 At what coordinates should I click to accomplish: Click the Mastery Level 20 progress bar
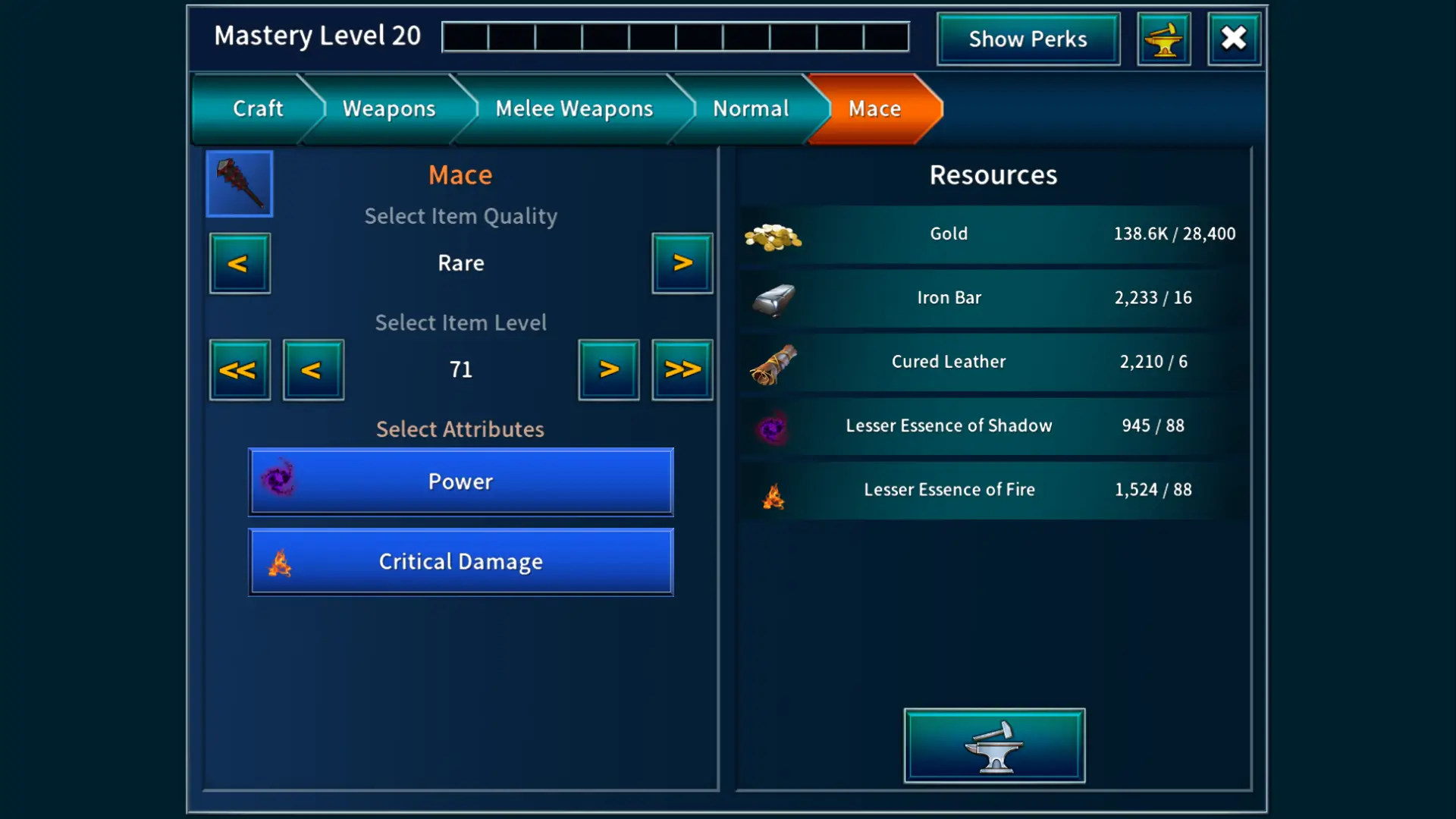tap(675, 36)
